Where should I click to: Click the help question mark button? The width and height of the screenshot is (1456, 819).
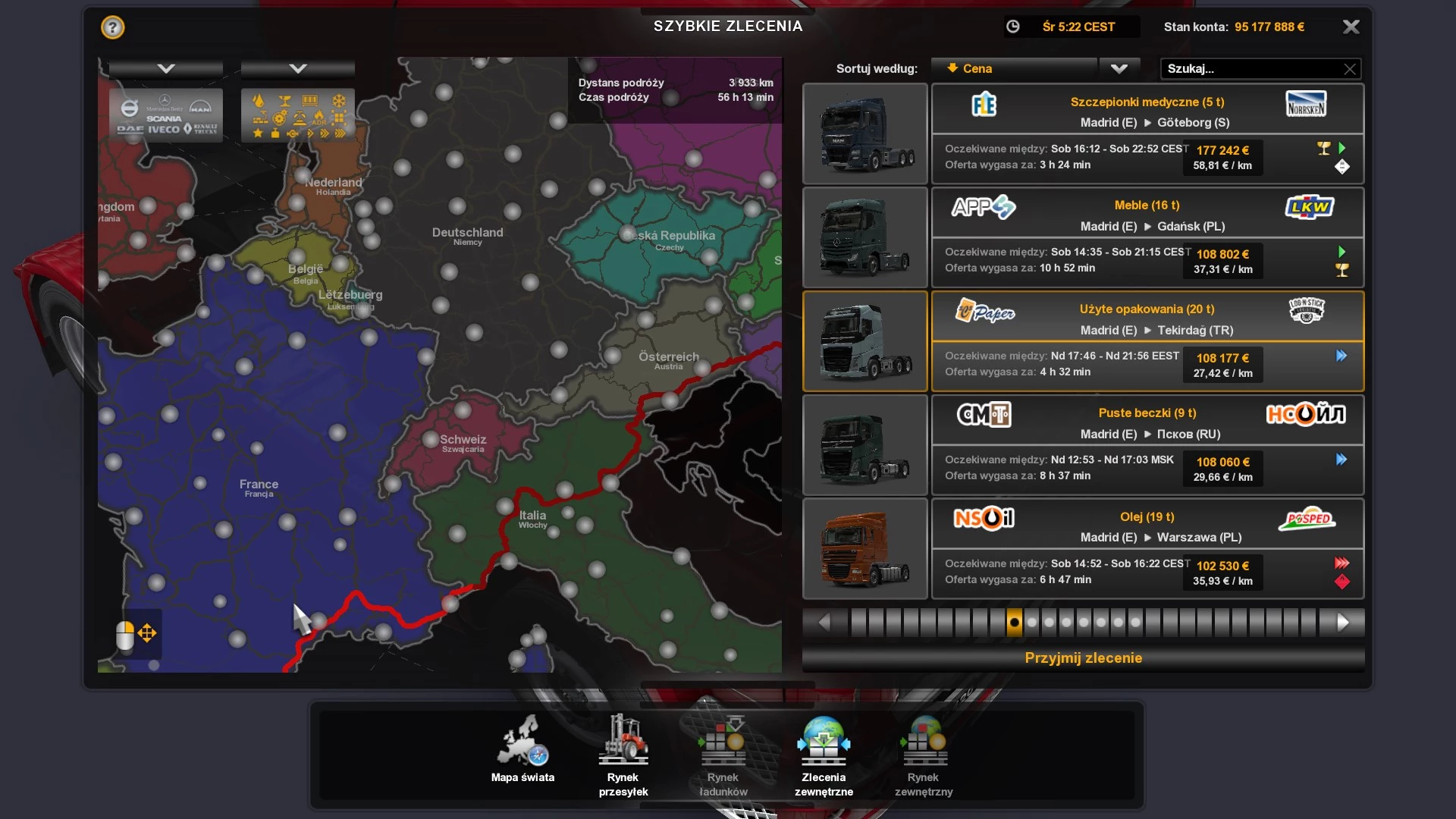point(112,27)
